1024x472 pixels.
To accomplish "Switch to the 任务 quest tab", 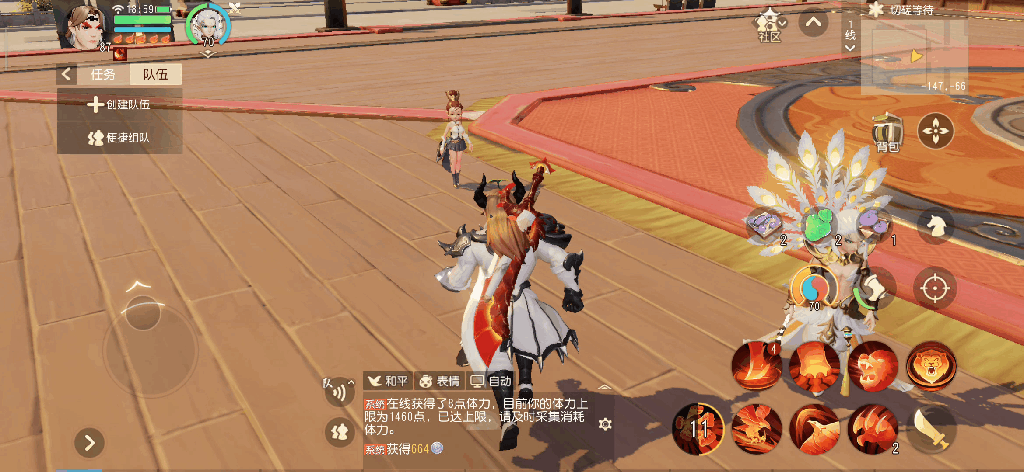I will (x=103, y=74).
